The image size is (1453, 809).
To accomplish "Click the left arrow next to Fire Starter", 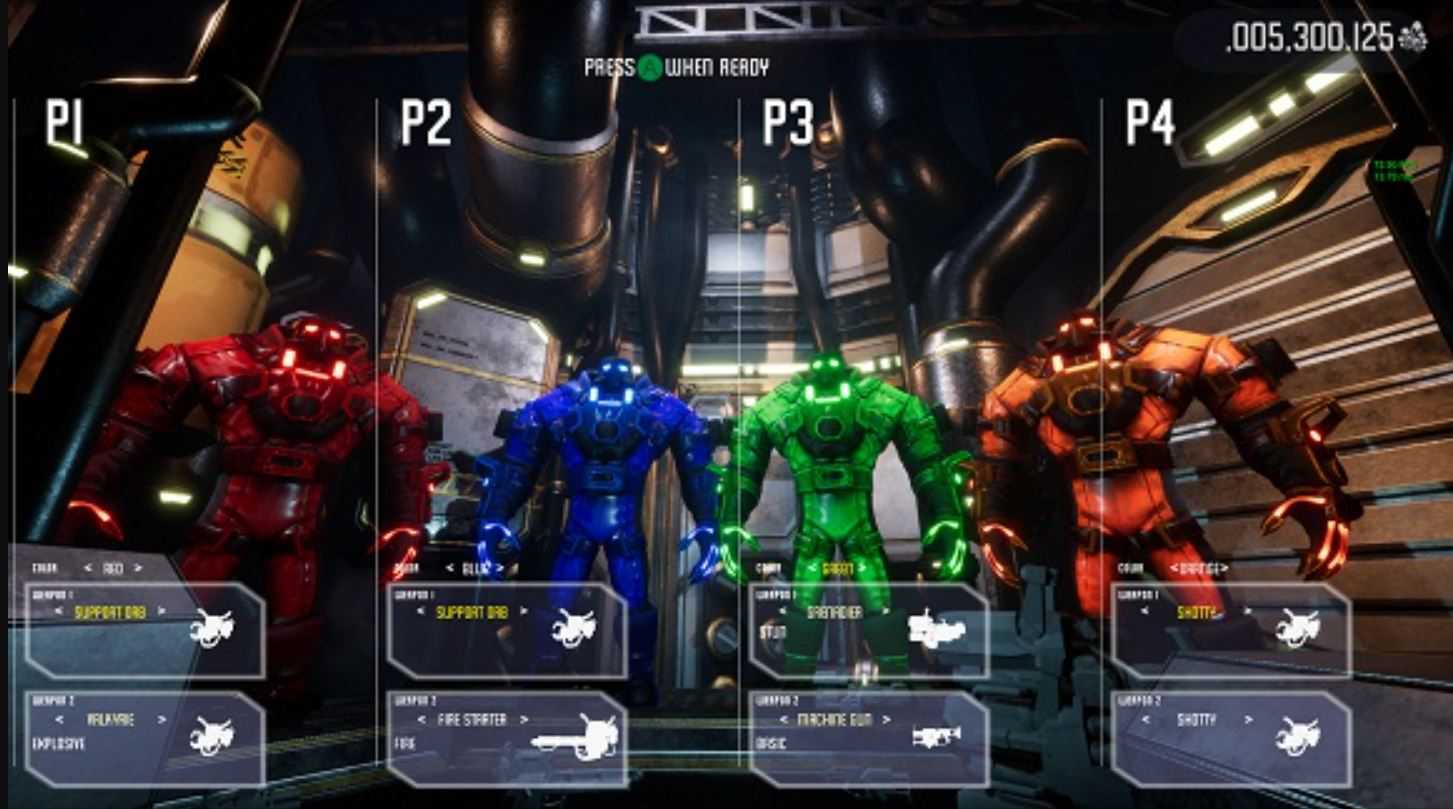I will point(422,719).
